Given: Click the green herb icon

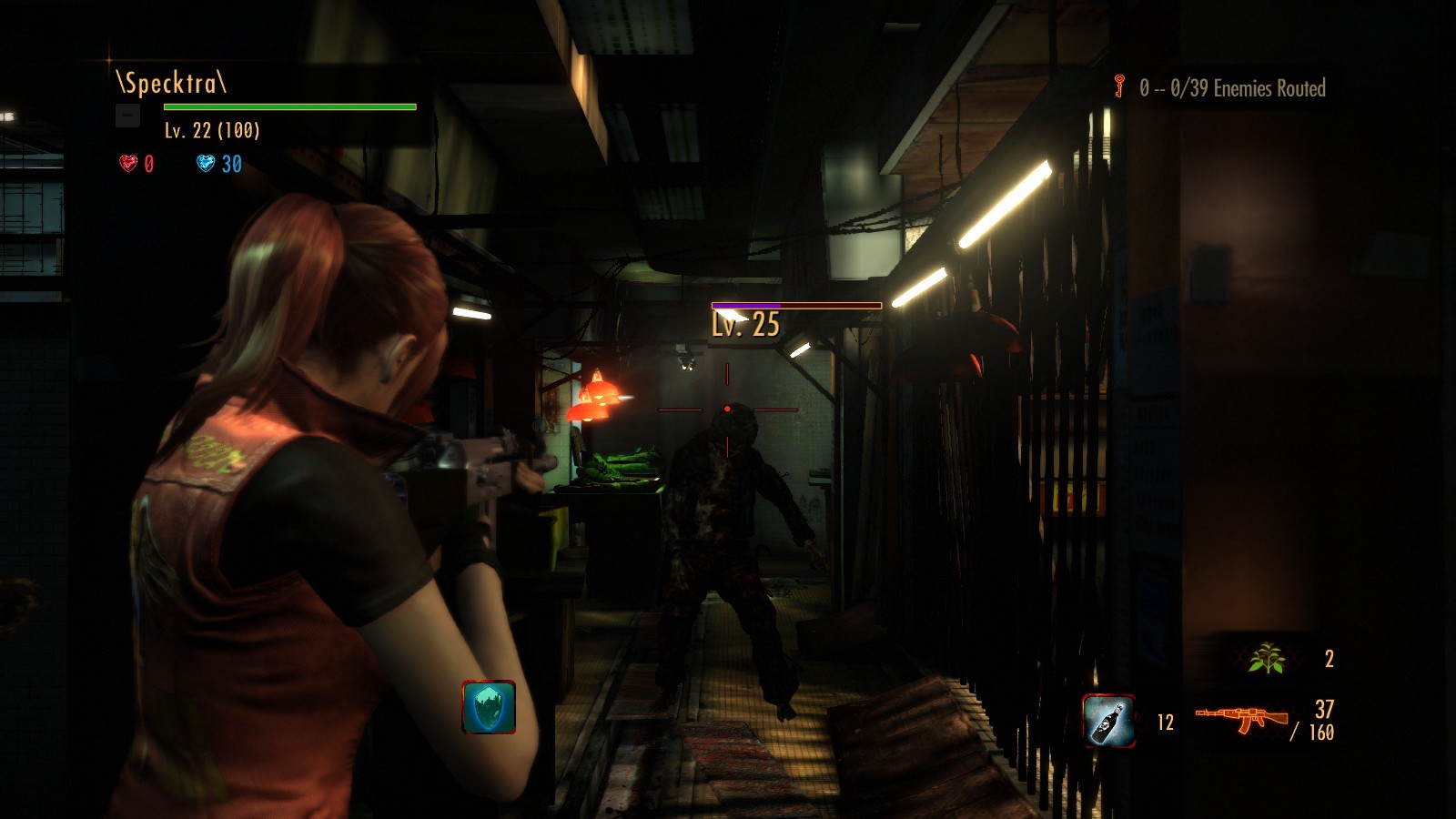Looking at the screenshot, I should point(1268,657).
